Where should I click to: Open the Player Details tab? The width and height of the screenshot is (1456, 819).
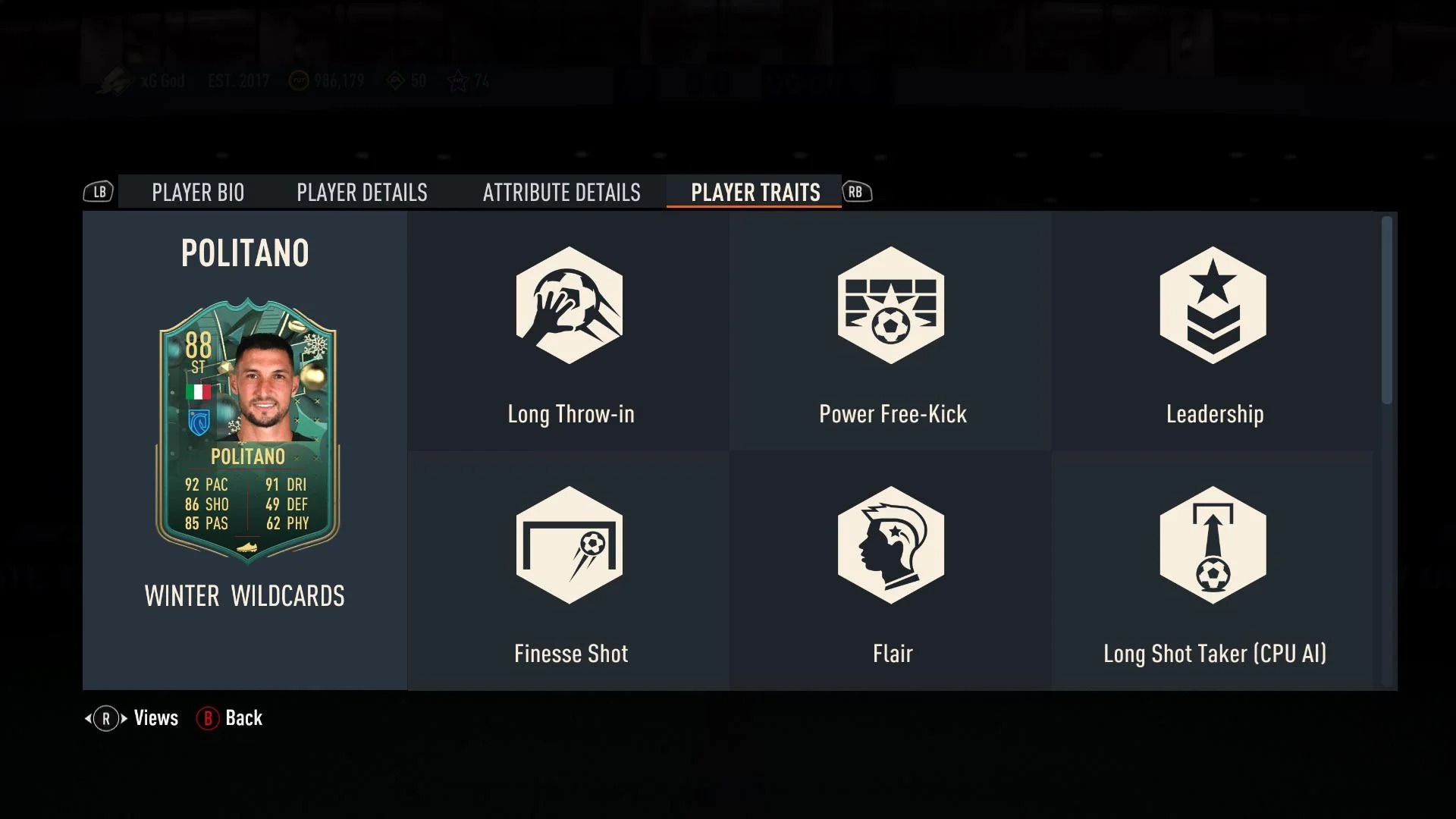pos(362,193)
